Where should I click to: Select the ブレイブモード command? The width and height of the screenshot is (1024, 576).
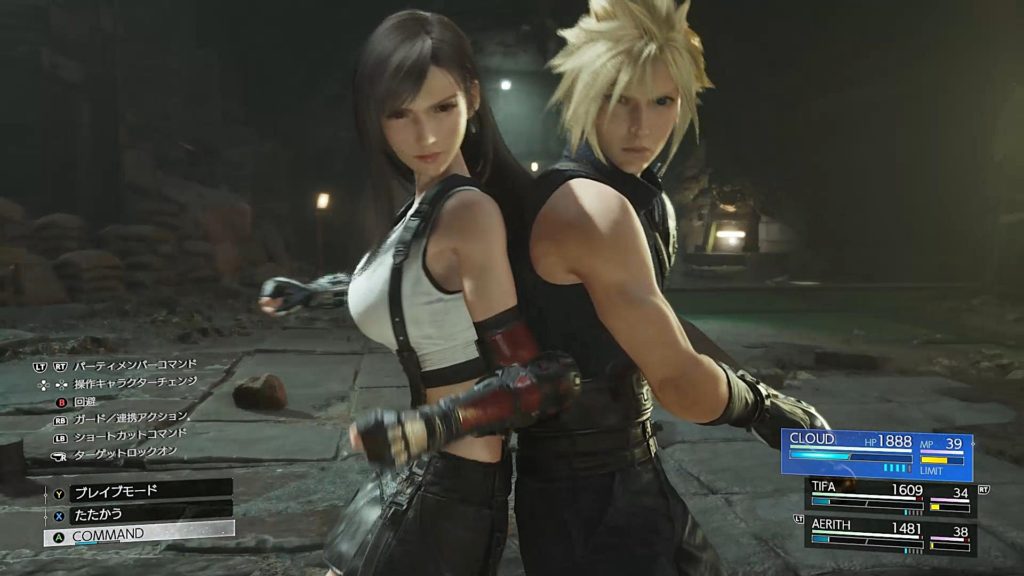click(x=138, y=490)
